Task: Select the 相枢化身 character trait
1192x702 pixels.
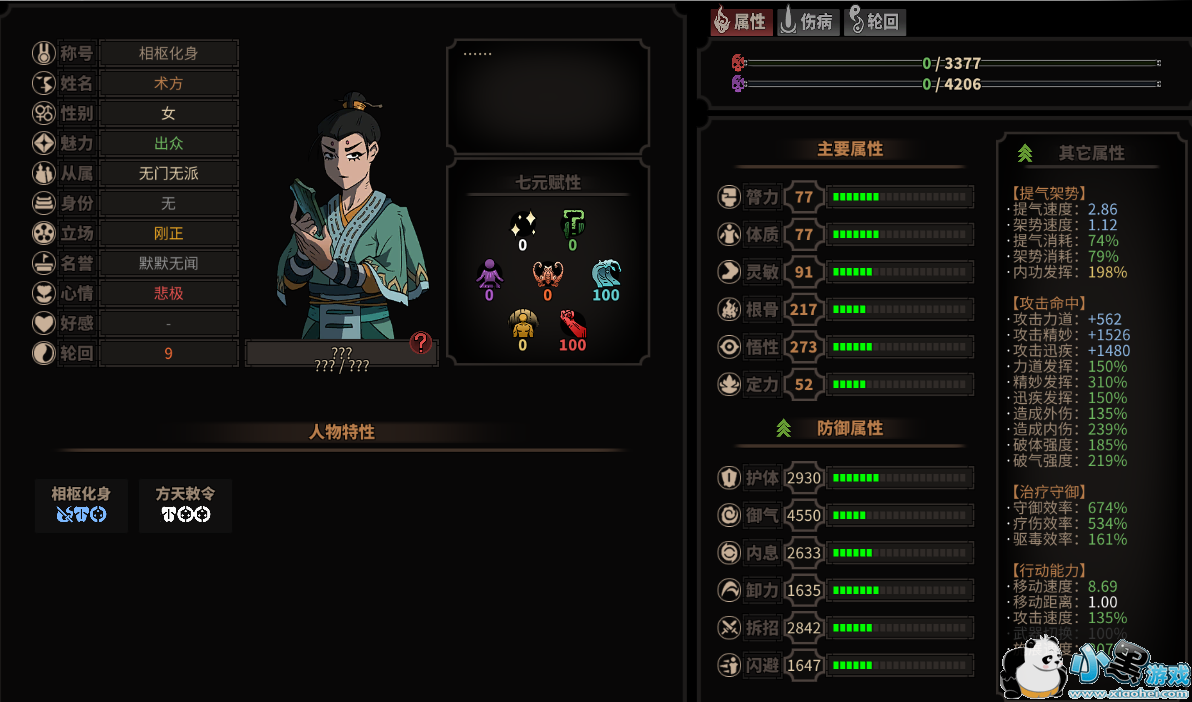Action: click(x=81, y=504)
